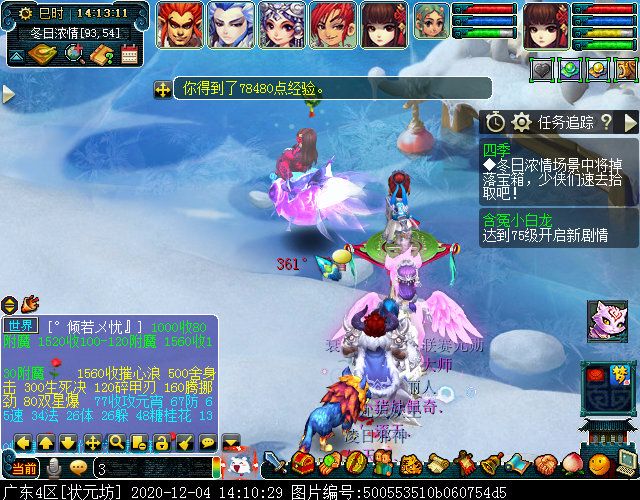Open the peach icon in bottom toolbar
Screen dimensions: 640x500
point(570,464)
